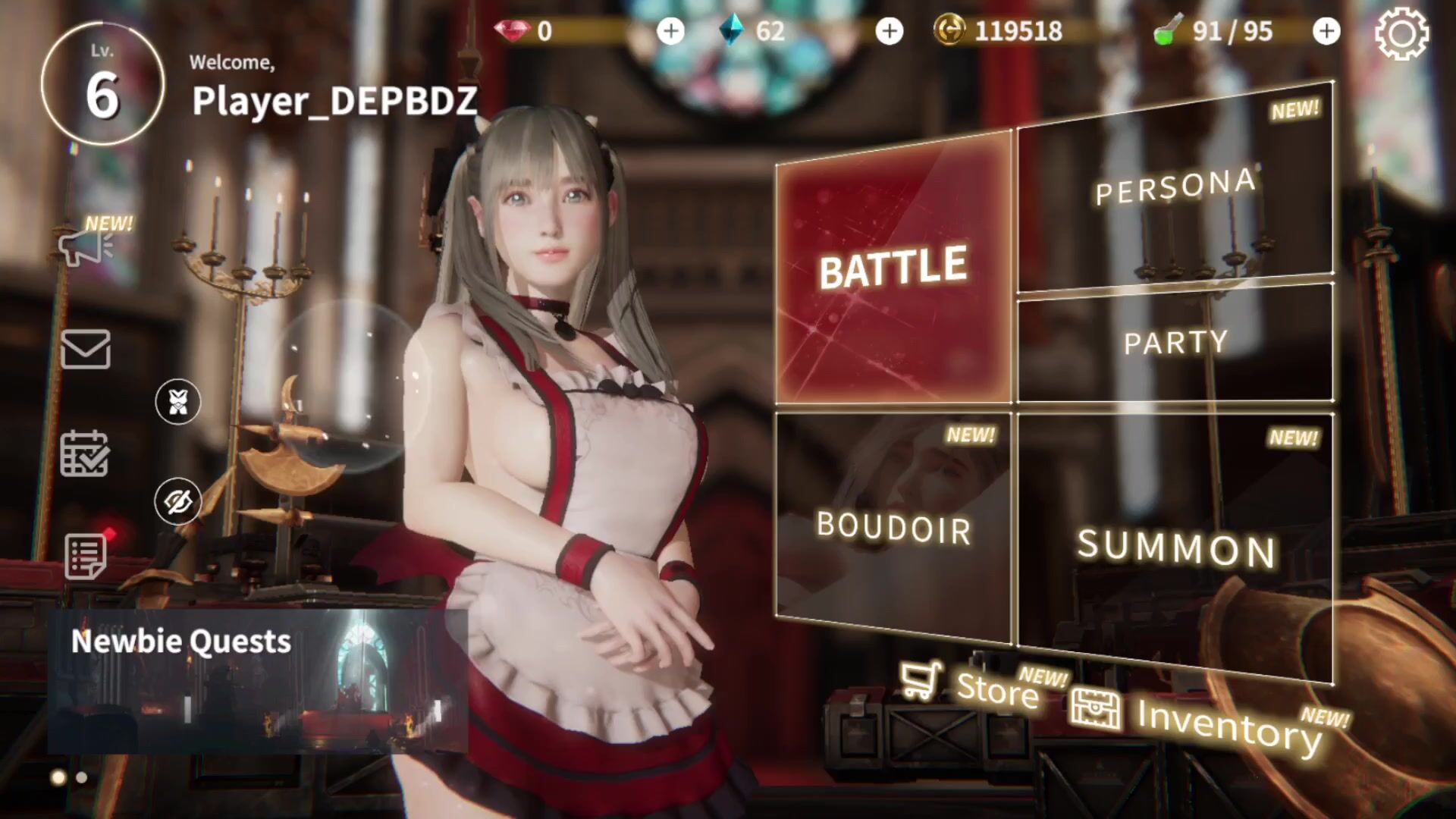Open the megaphone announcements

(x=85, y=246)
